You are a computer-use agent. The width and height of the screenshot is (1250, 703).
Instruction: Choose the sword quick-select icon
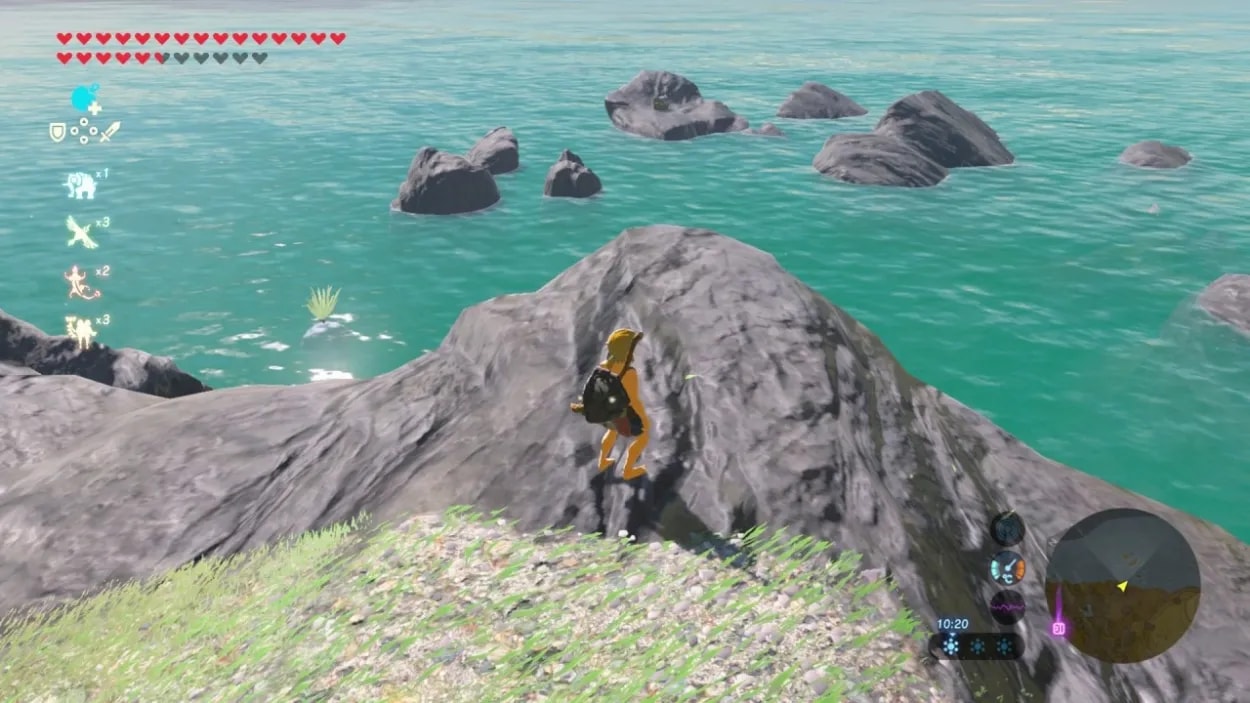pyautogui.click(x=110, y=131)
